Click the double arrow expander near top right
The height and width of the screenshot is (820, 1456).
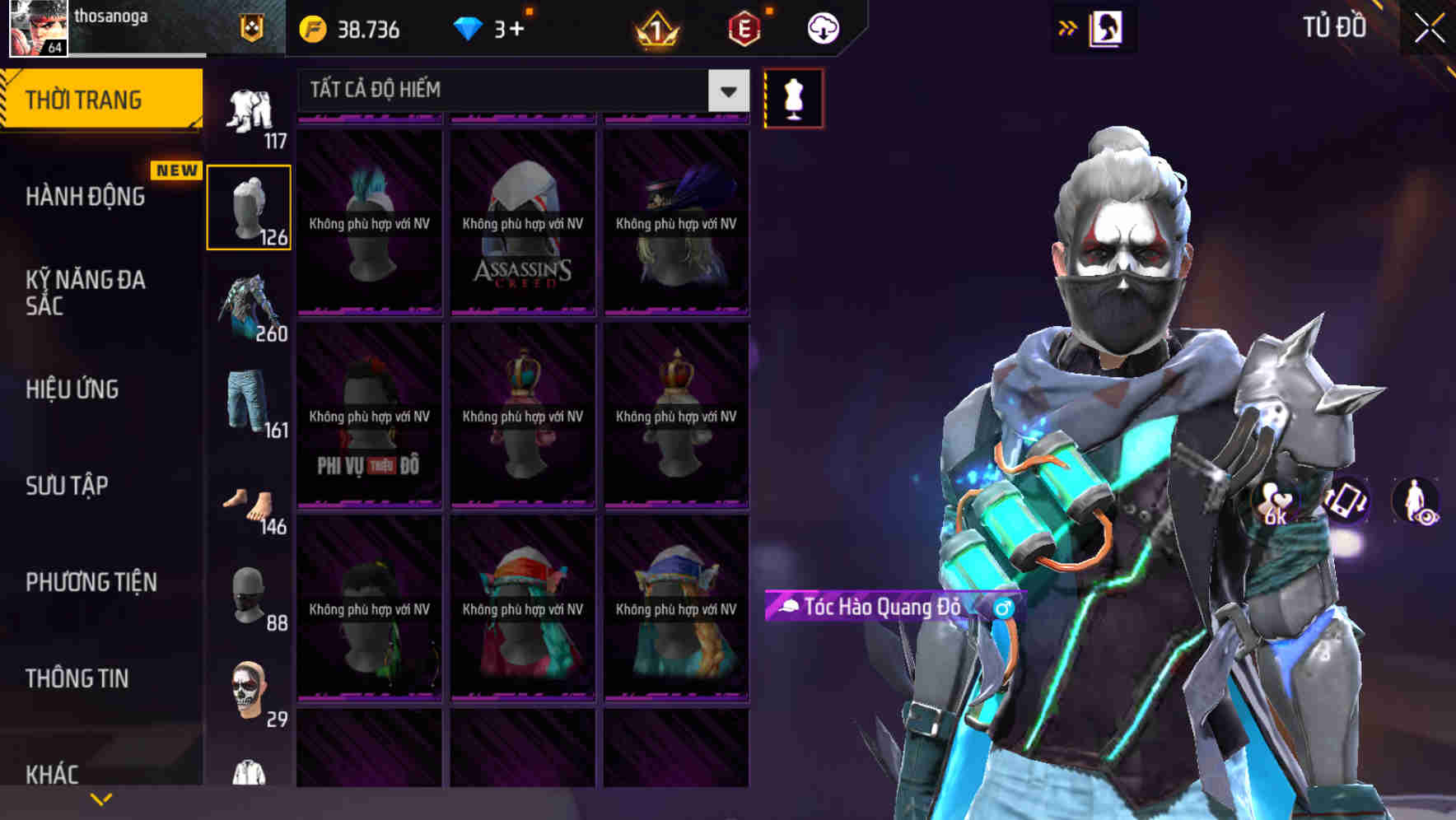(x=1068, y=27)
